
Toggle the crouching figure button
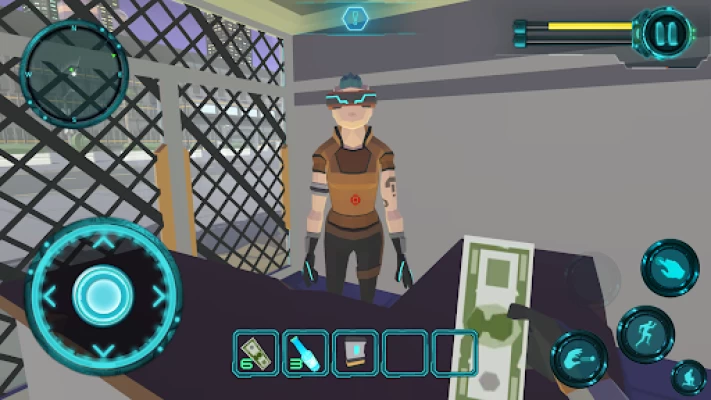[x=689, y=378]
